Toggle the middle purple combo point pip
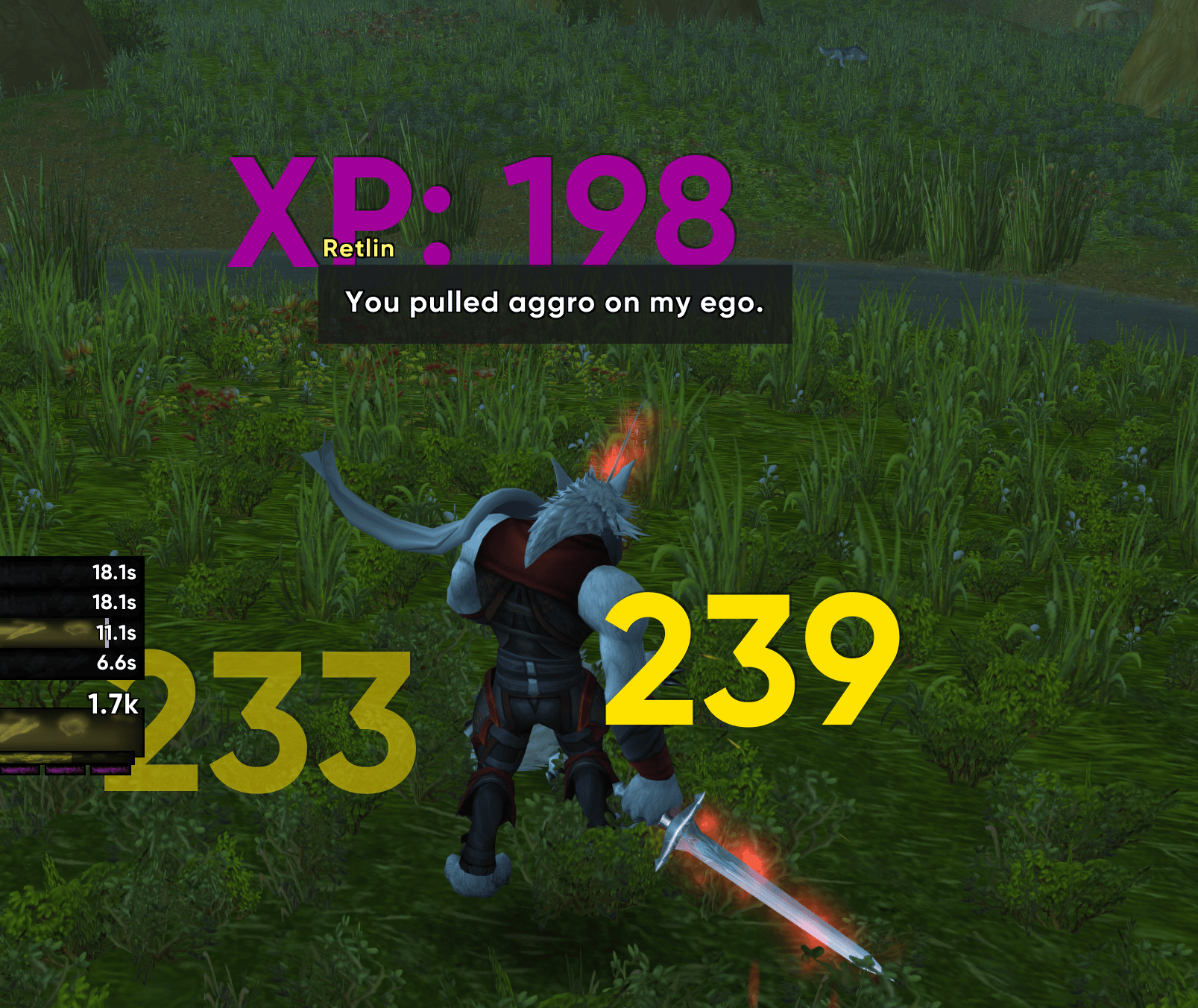The image size is (1198, 1008). (66, 770)
